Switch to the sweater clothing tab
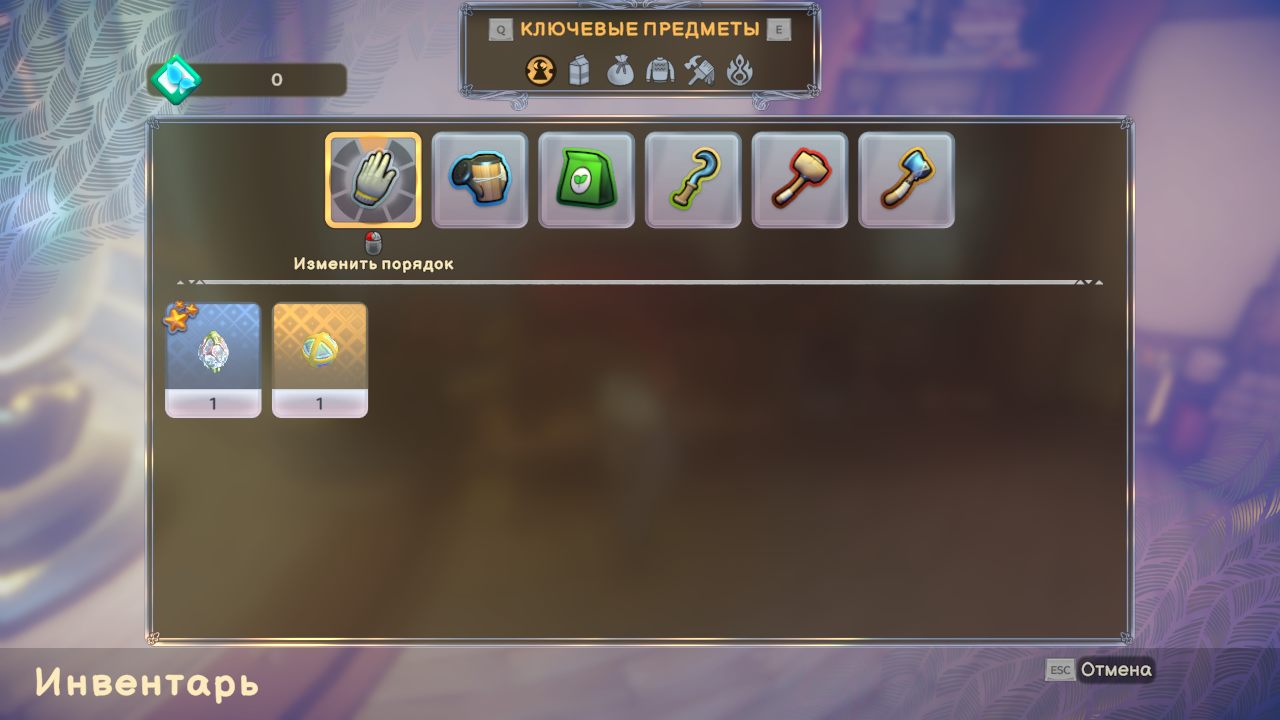The image size is (1280, 720). click(660, 71)
